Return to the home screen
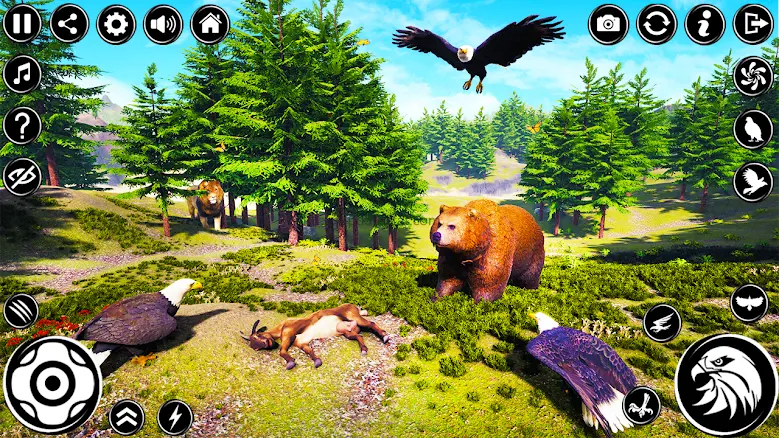 point(210,23)
